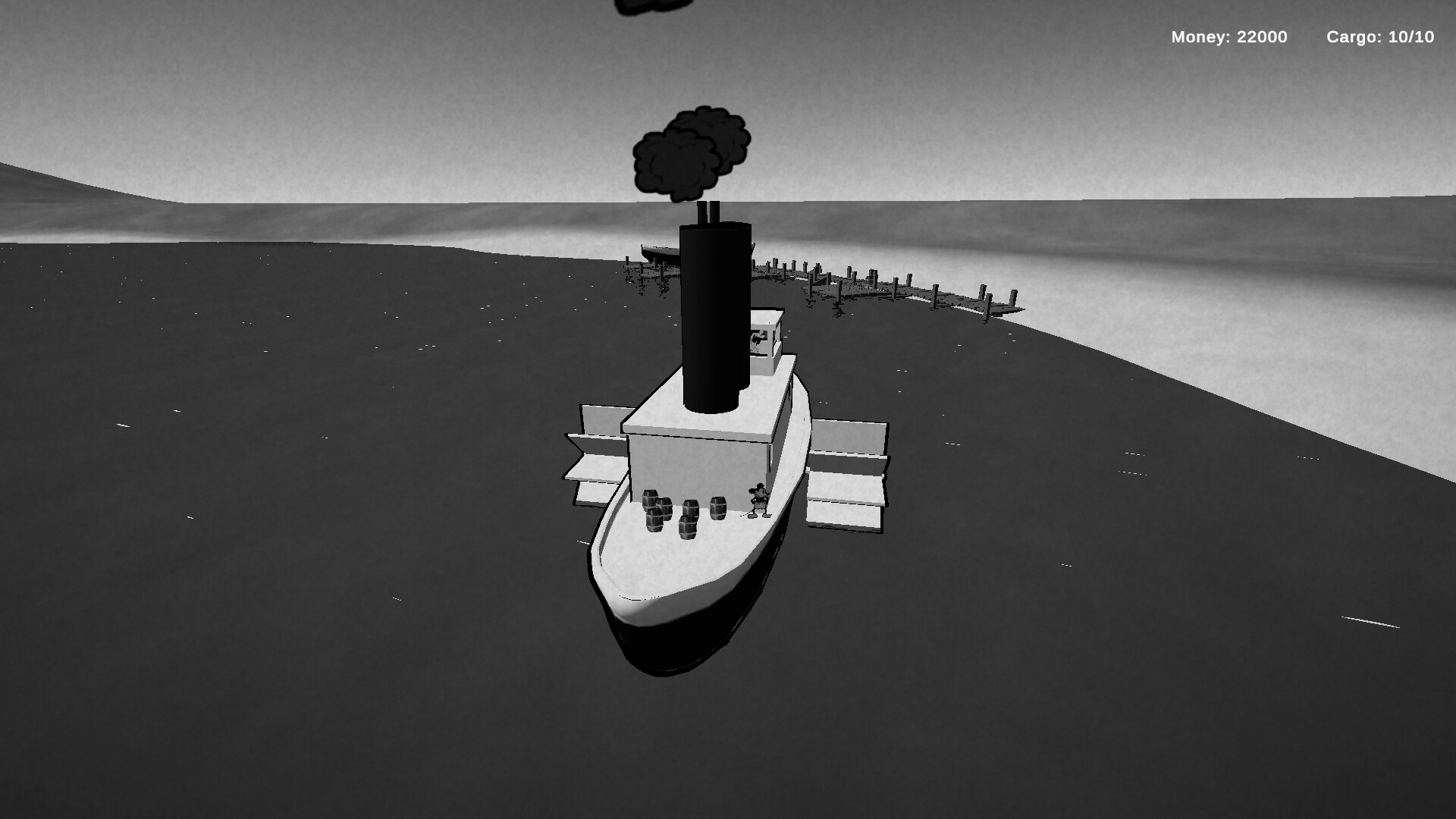This screenshot has width=1456, height=819.
Task: Click the dark object at the top edge
Action: coord(648,8)
